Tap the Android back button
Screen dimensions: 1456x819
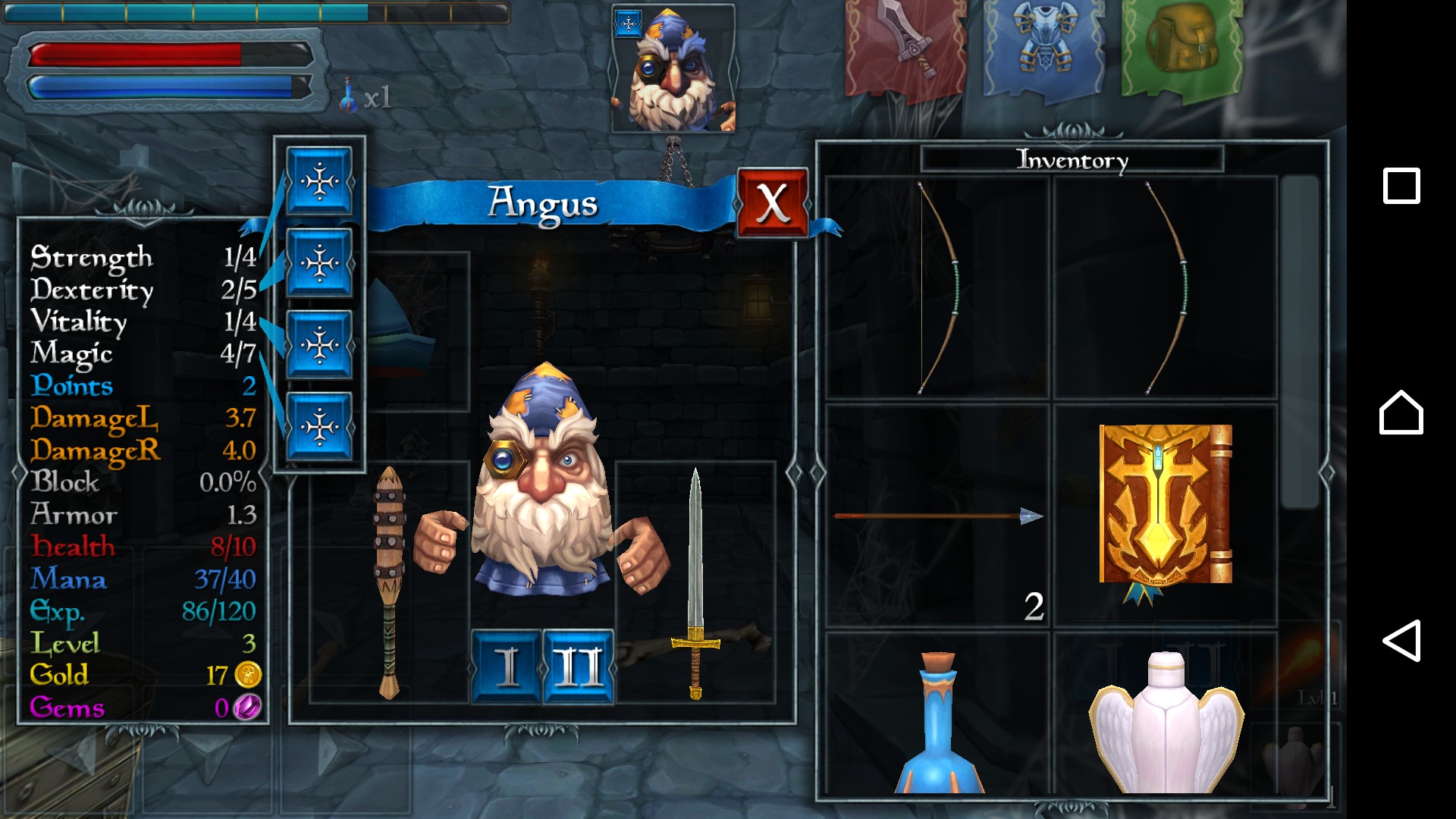(x=1401, y=641)
